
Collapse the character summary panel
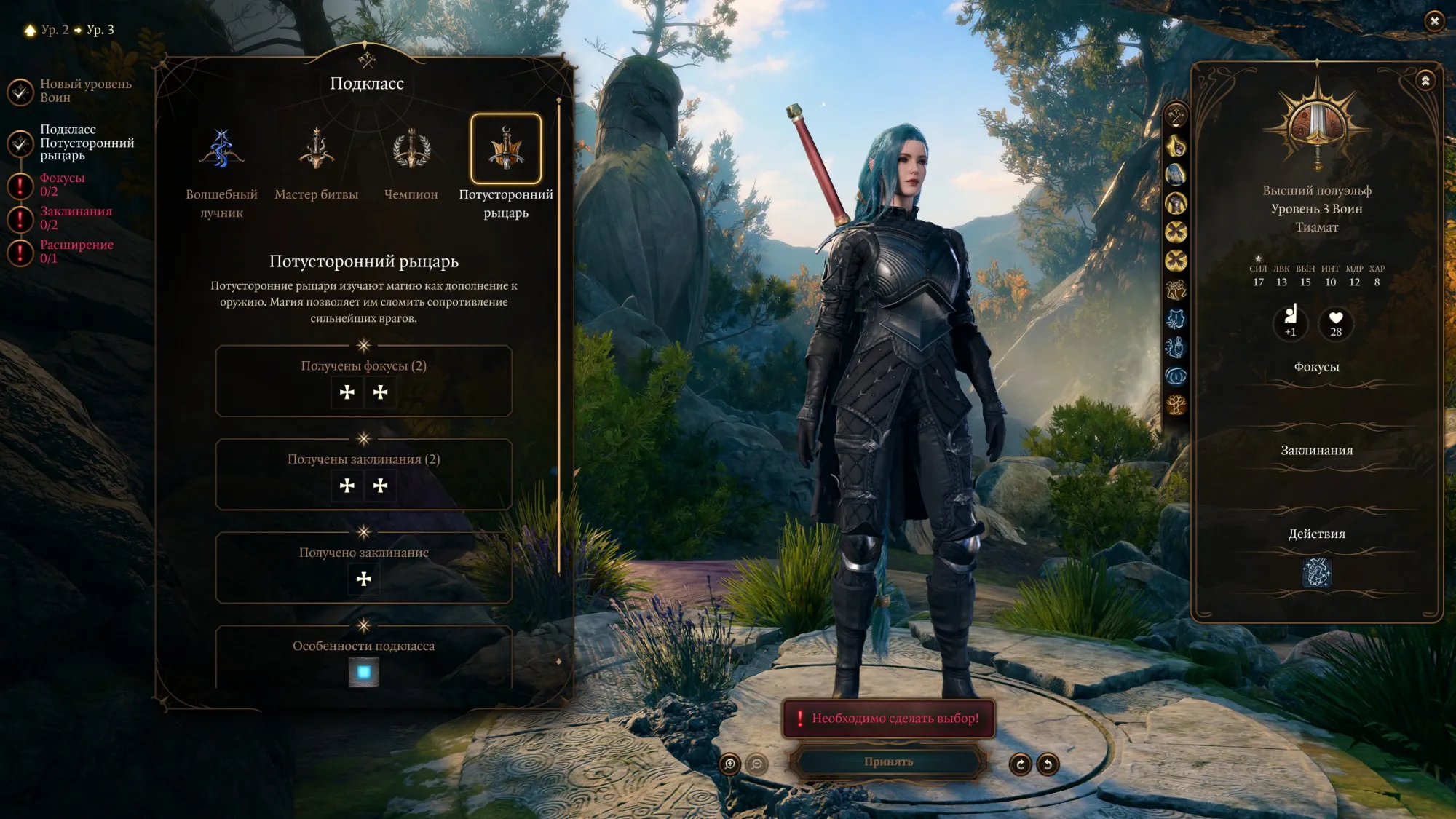(1425, 81)
